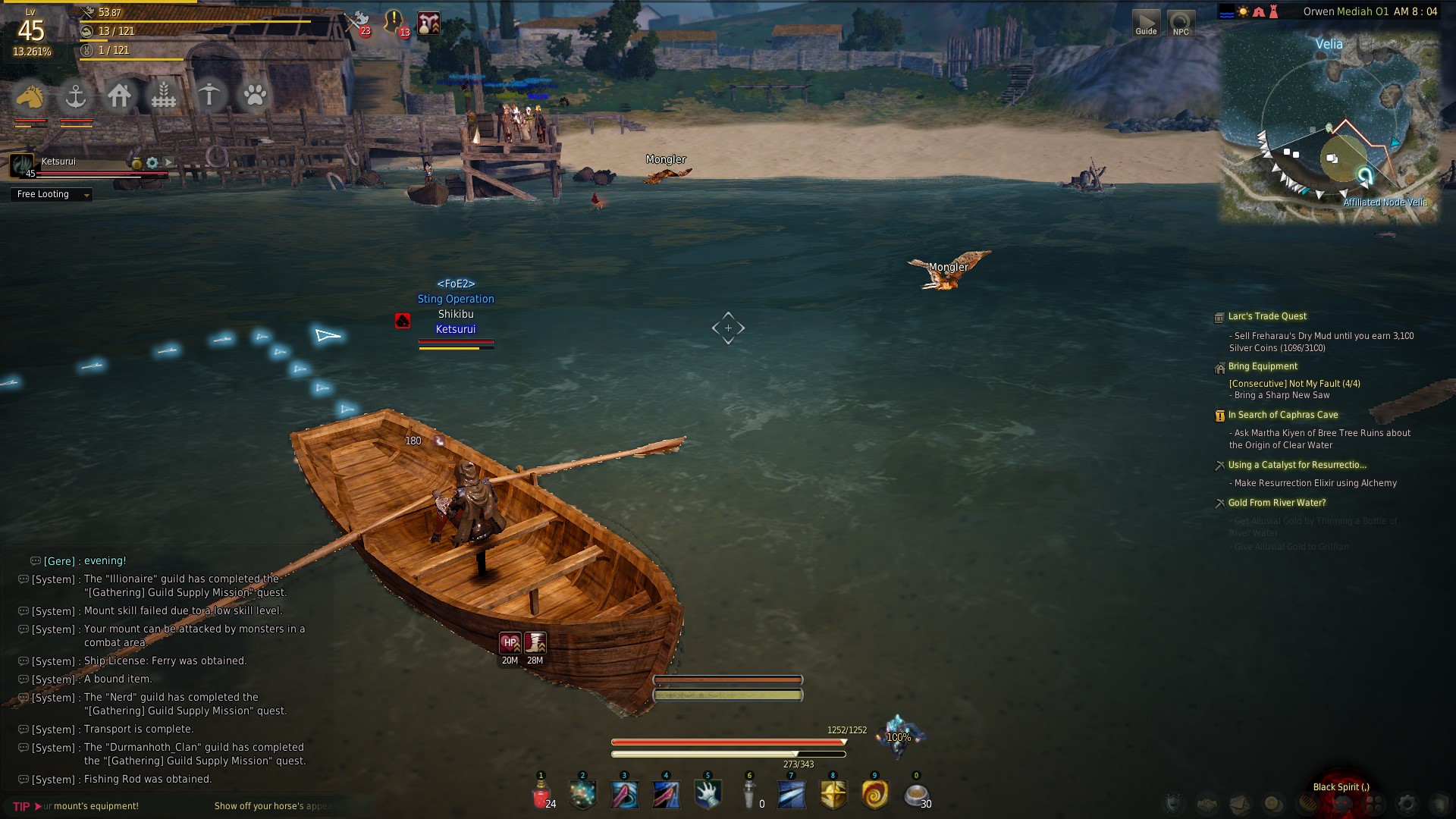Image resolution: width=1456 pixels, height=819 pixels.
Task: Open the party settings gear icon
Action: pyautogui.click(x=152, y=162)
